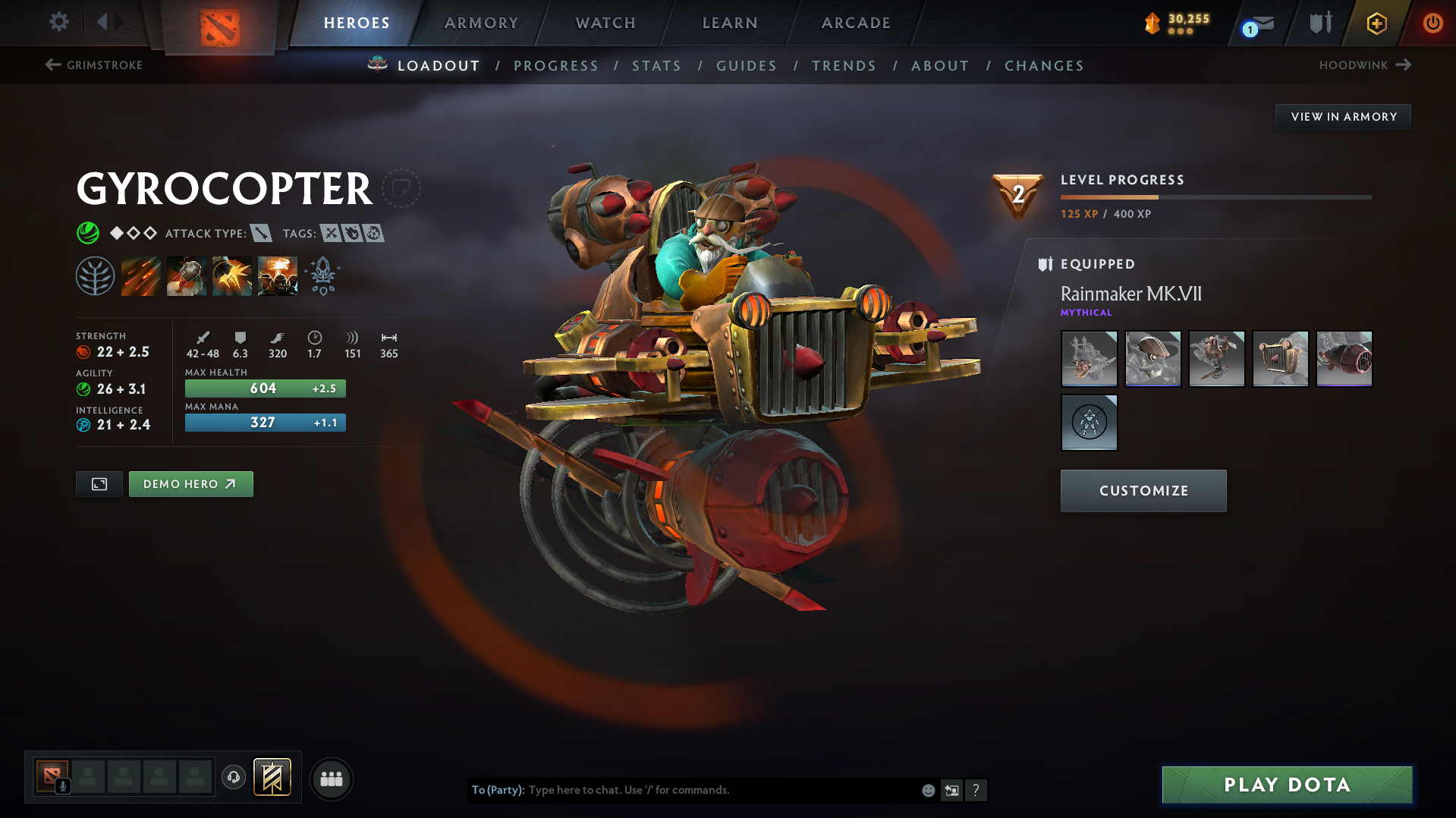Click the DEMO HERO button
Image resolution: width=1456 pixels, height=818 pixels.
190,483
